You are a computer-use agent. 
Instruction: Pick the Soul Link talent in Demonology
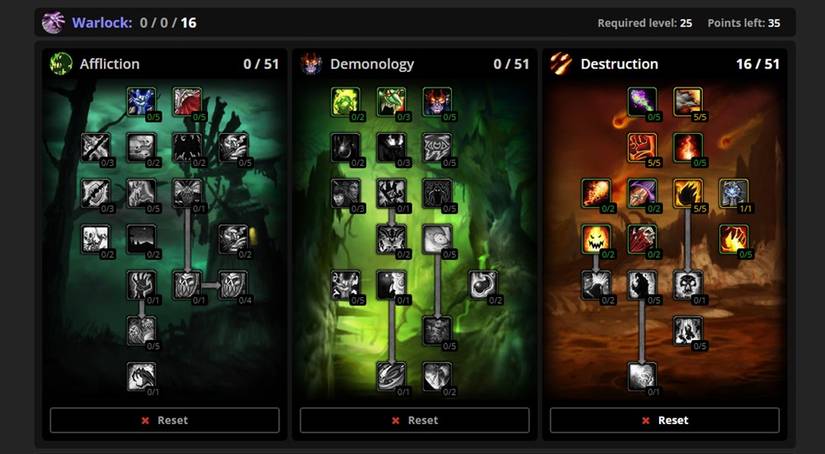coord(391,377)
